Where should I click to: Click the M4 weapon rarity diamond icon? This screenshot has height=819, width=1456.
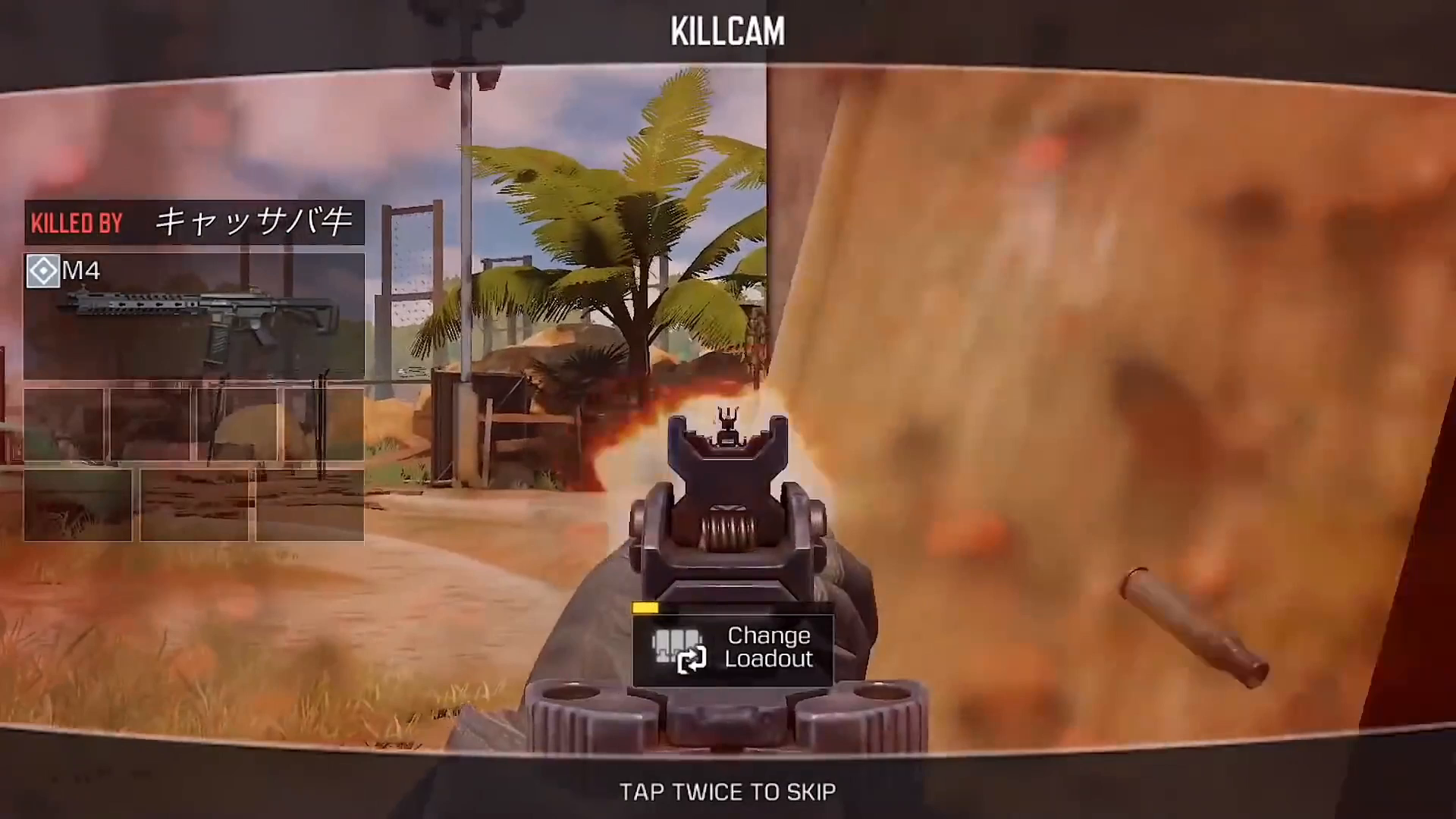[x=42, y=271]
